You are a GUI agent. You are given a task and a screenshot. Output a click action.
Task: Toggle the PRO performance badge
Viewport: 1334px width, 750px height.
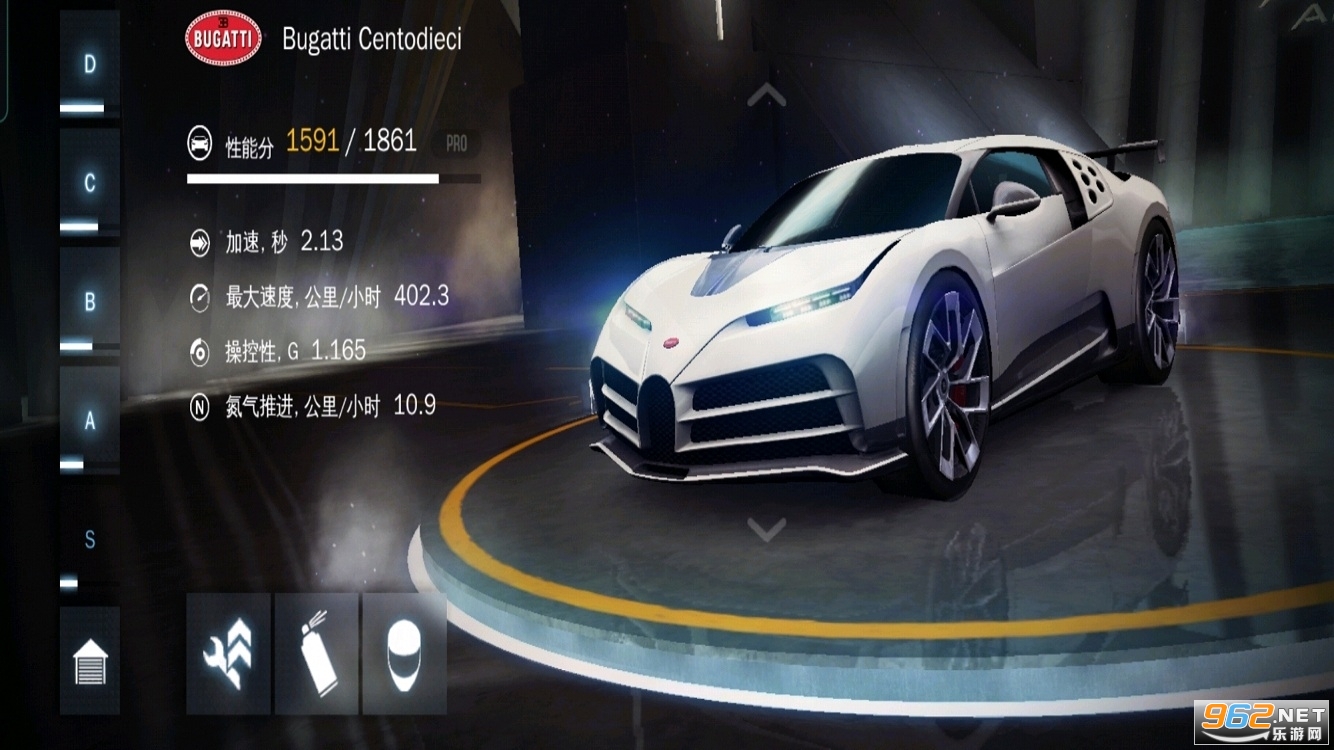pos(456,144)
